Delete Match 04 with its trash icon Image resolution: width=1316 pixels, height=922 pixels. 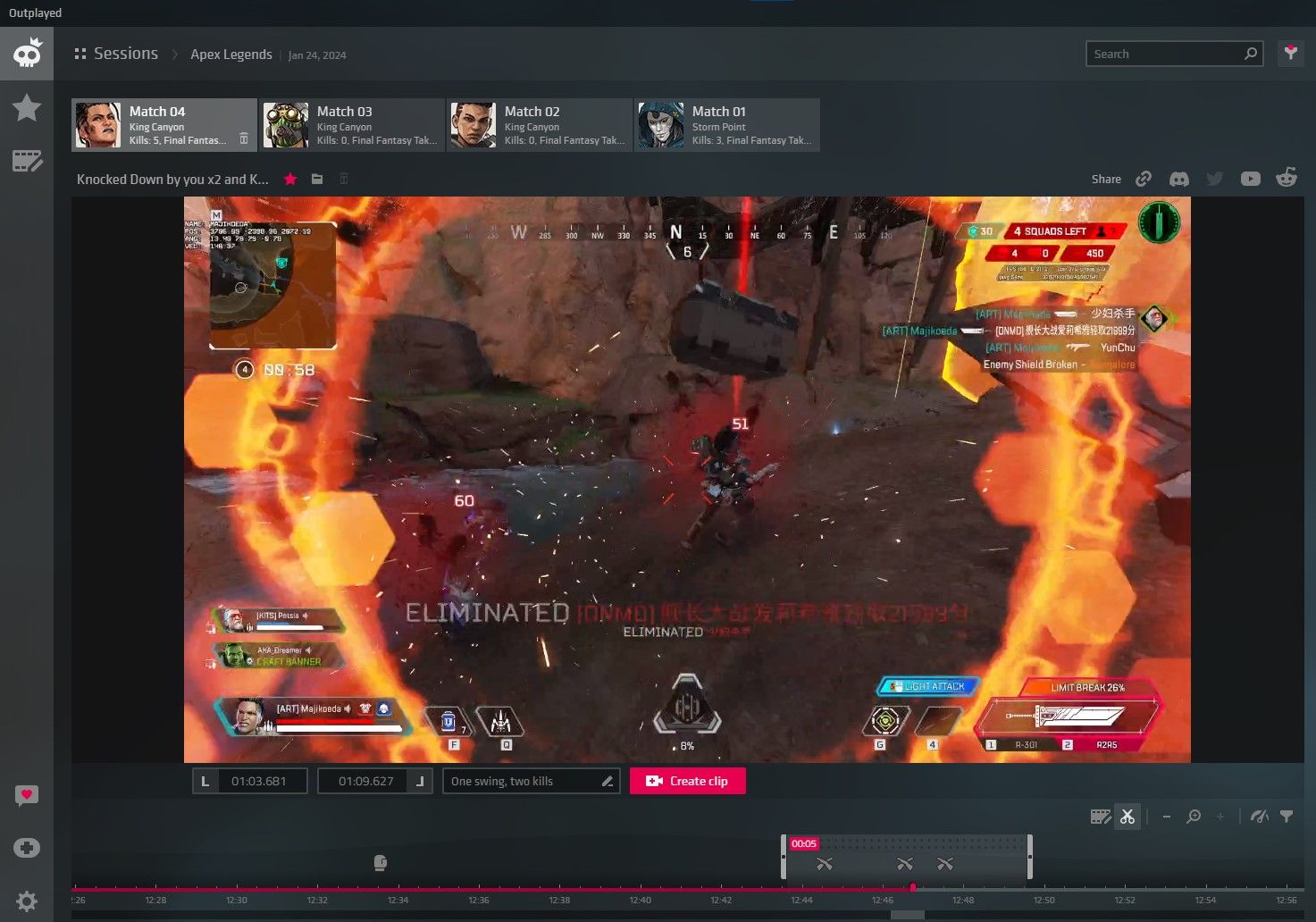(x=244, y=140)
